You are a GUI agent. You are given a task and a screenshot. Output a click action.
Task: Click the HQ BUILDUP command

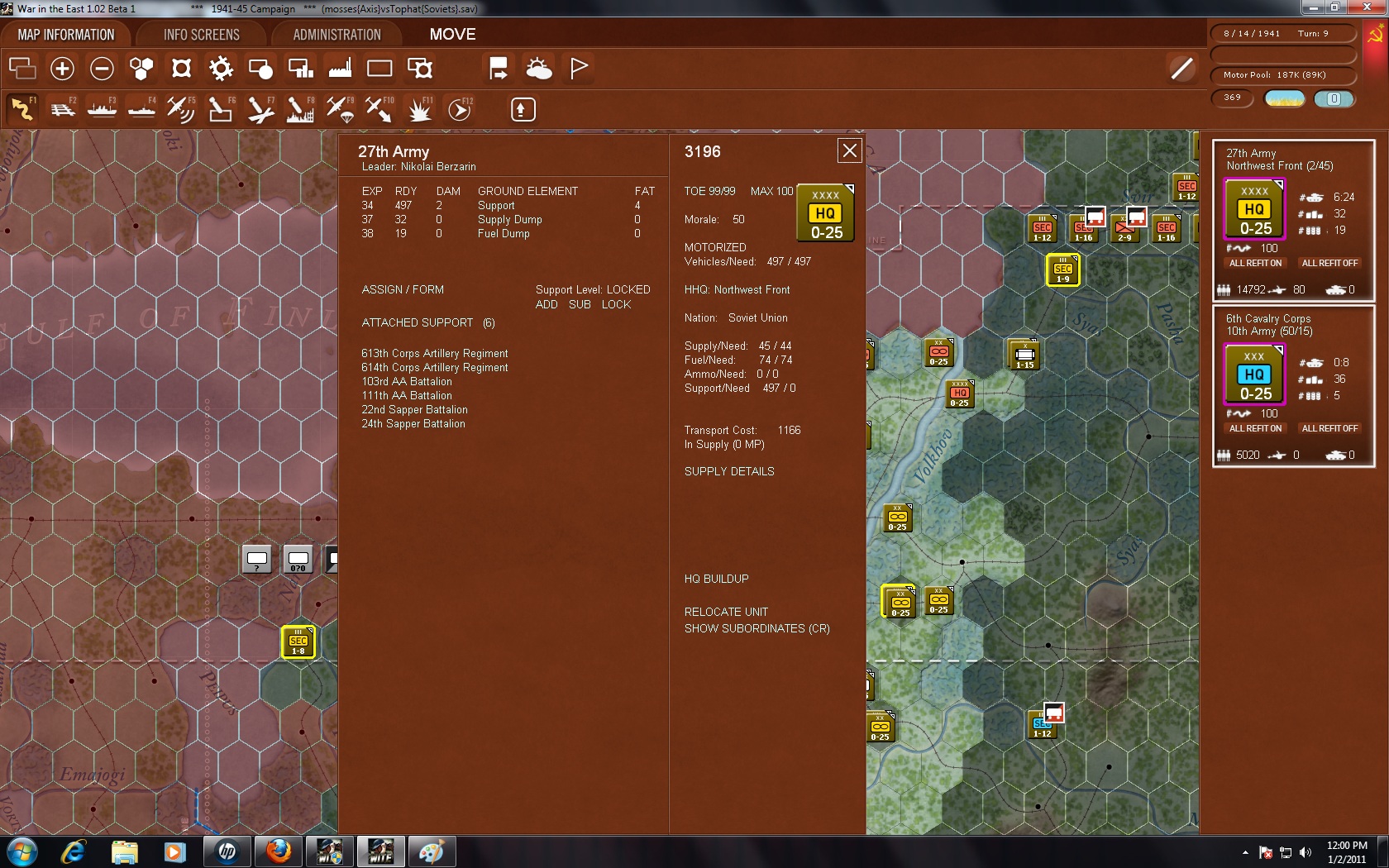click(x=715, y=579)
